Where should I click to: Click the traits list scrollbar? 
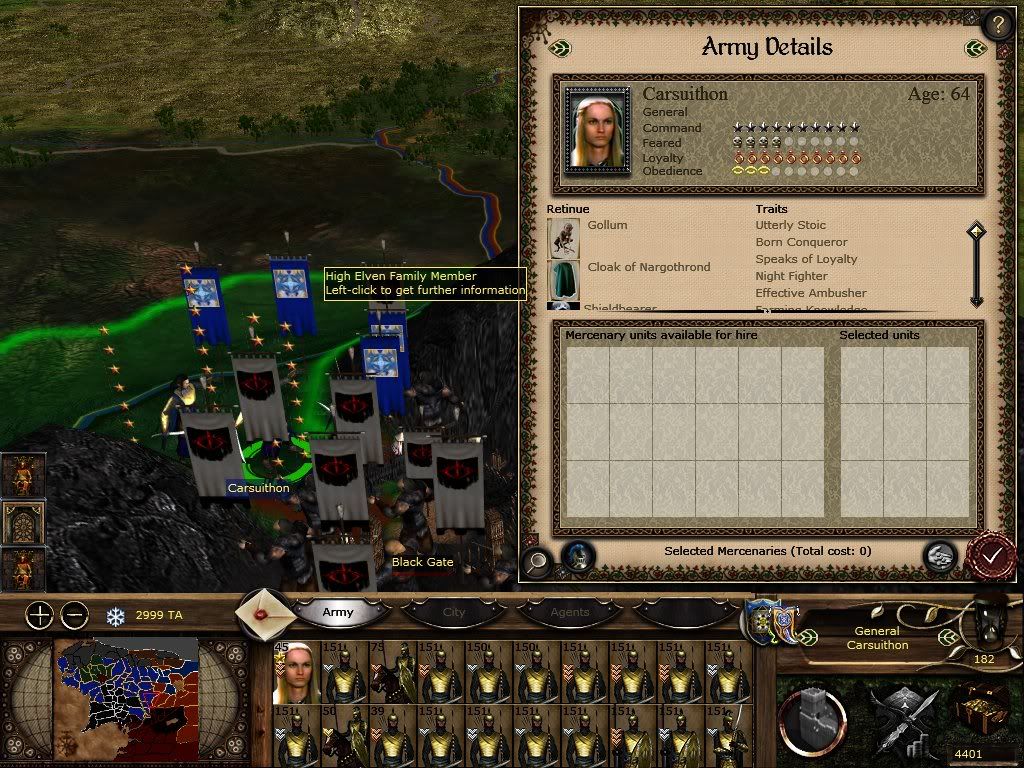point(976,266)
